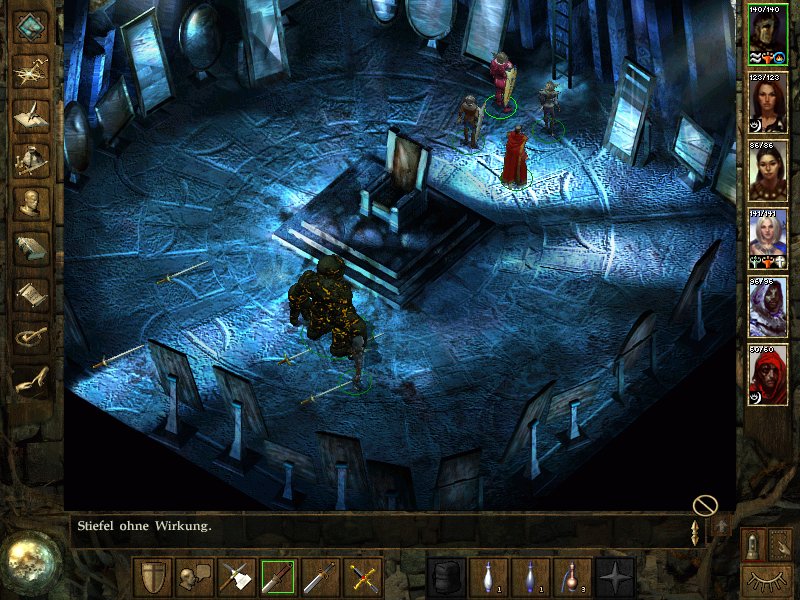
Task: Open the area map compass icon
Action: [30, 71]
